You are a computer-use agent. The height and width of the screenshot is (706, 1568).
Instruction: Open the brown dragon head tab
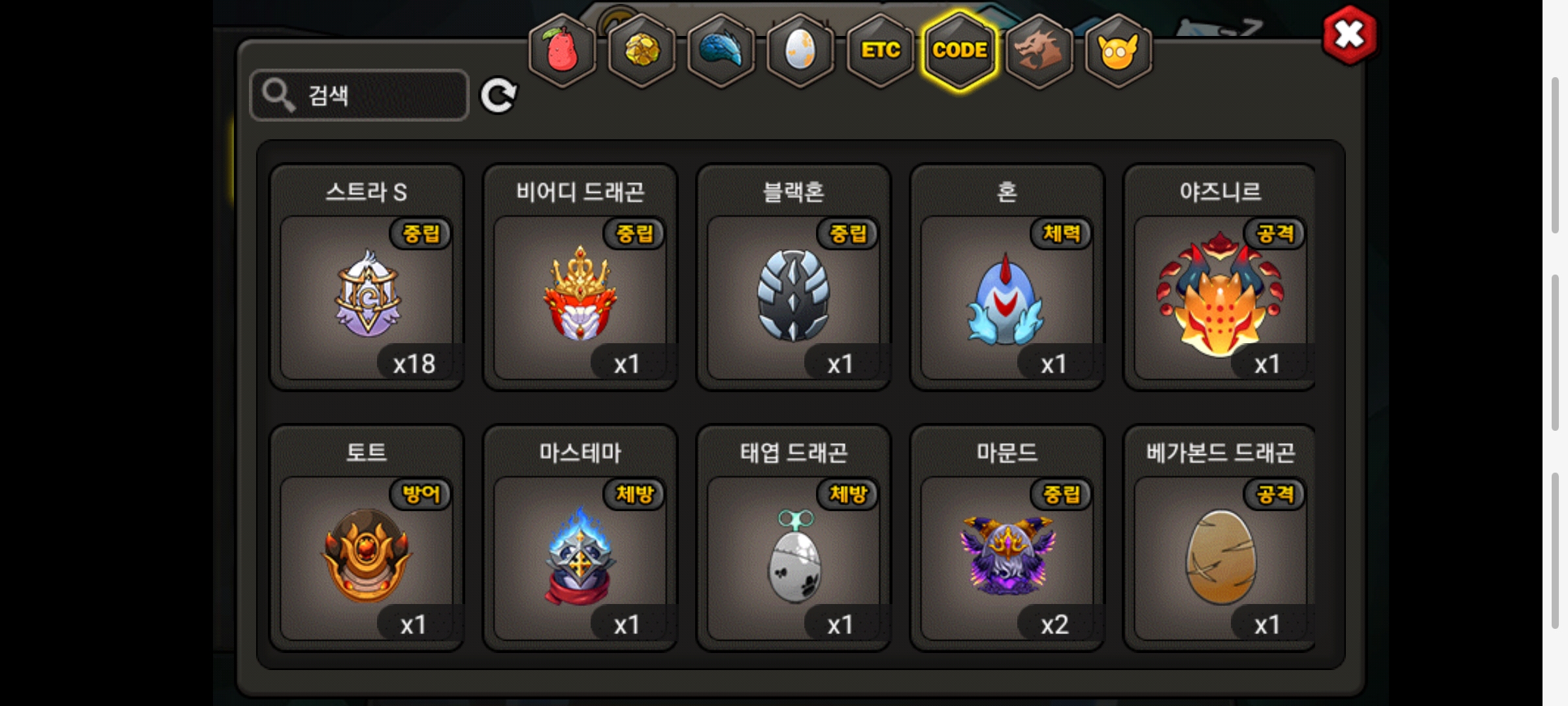pyautogui.click(x=1039, y=51)
